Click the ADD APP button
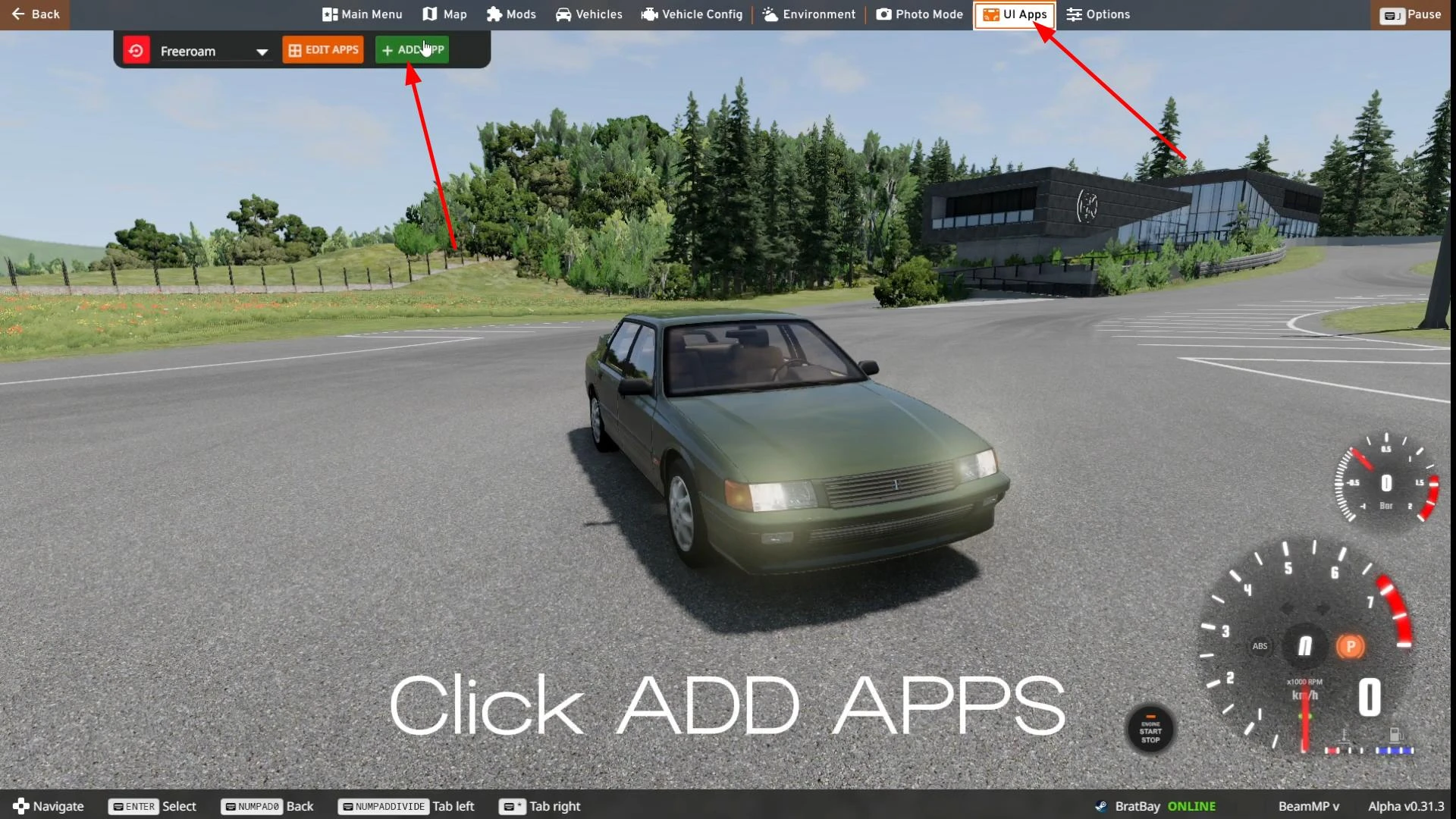The width and height of the screenshot is (1456, 819). 412,49
